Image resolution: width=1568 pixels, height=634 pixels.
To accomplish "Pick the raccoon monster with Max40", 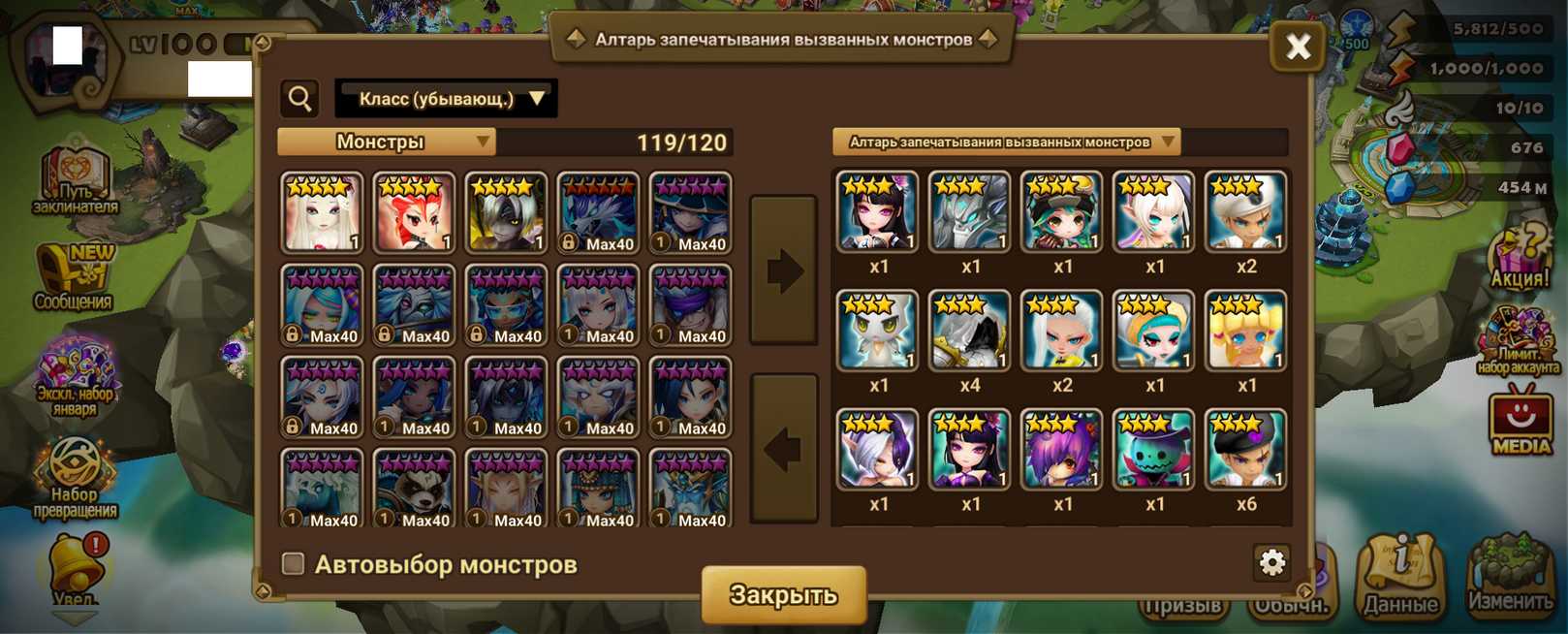I will 414,488.
